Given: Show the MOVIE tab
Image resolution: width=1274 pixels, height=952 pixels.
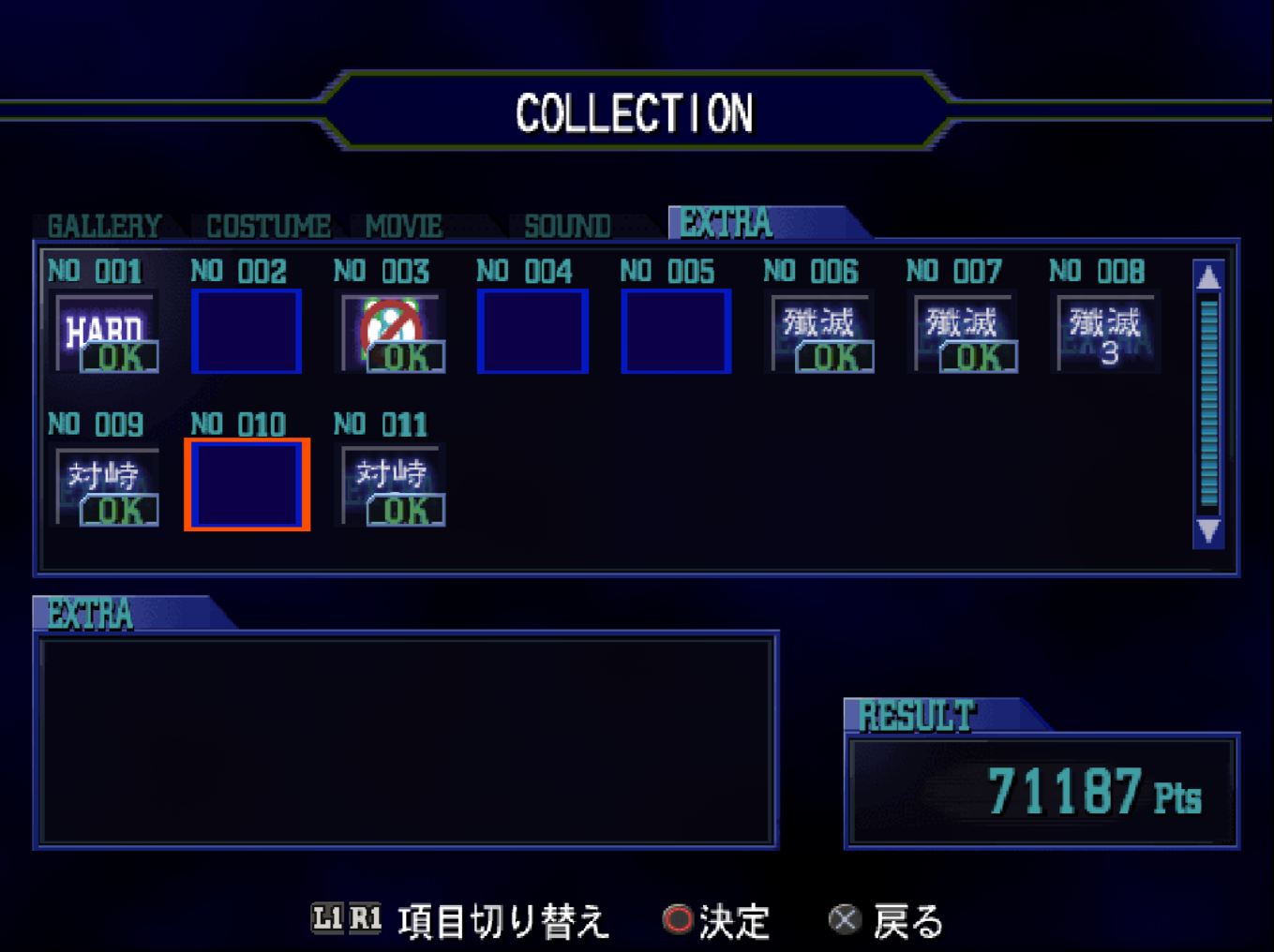Looking at the screenshot, I should 403,226.
